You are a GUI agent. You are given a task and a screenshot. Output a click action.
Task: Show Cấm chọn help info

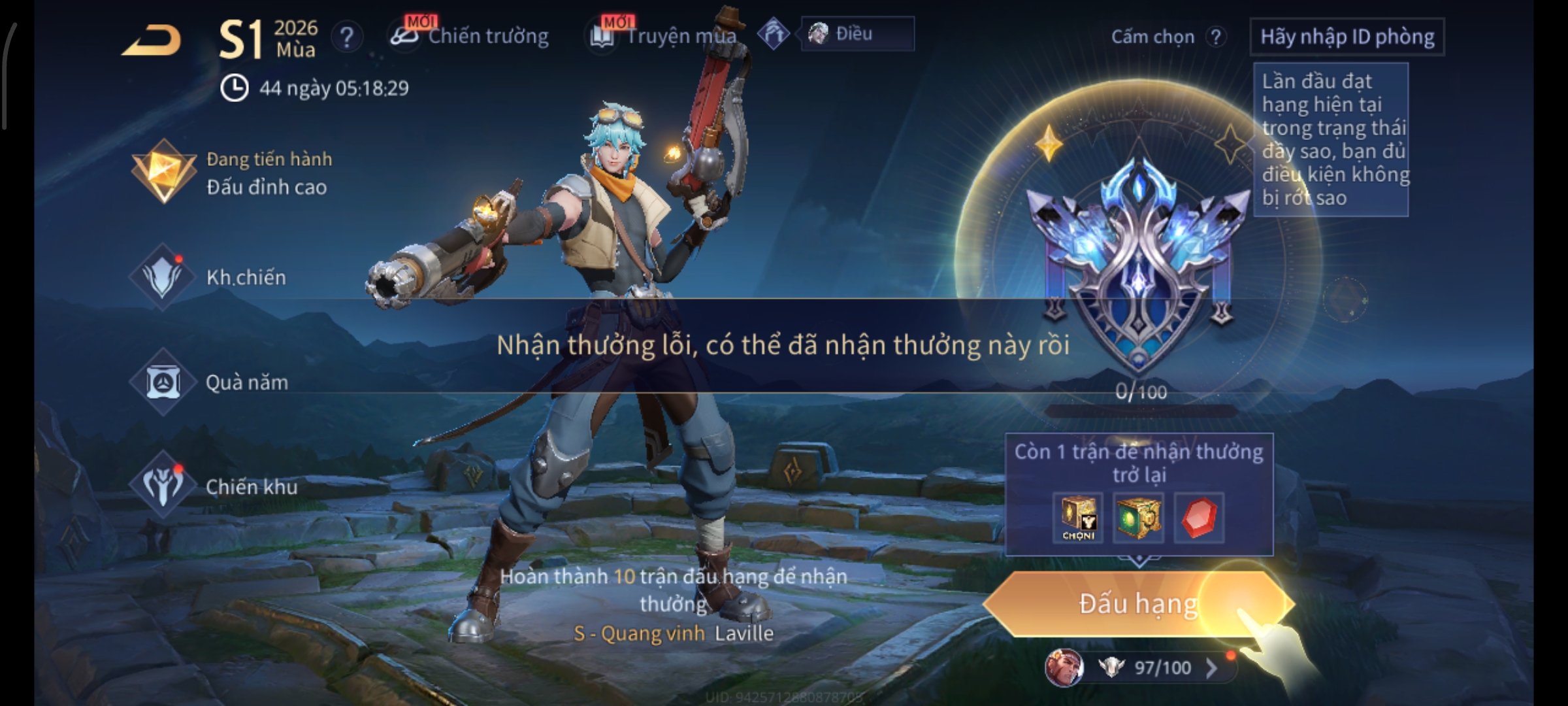[1216, 37]
